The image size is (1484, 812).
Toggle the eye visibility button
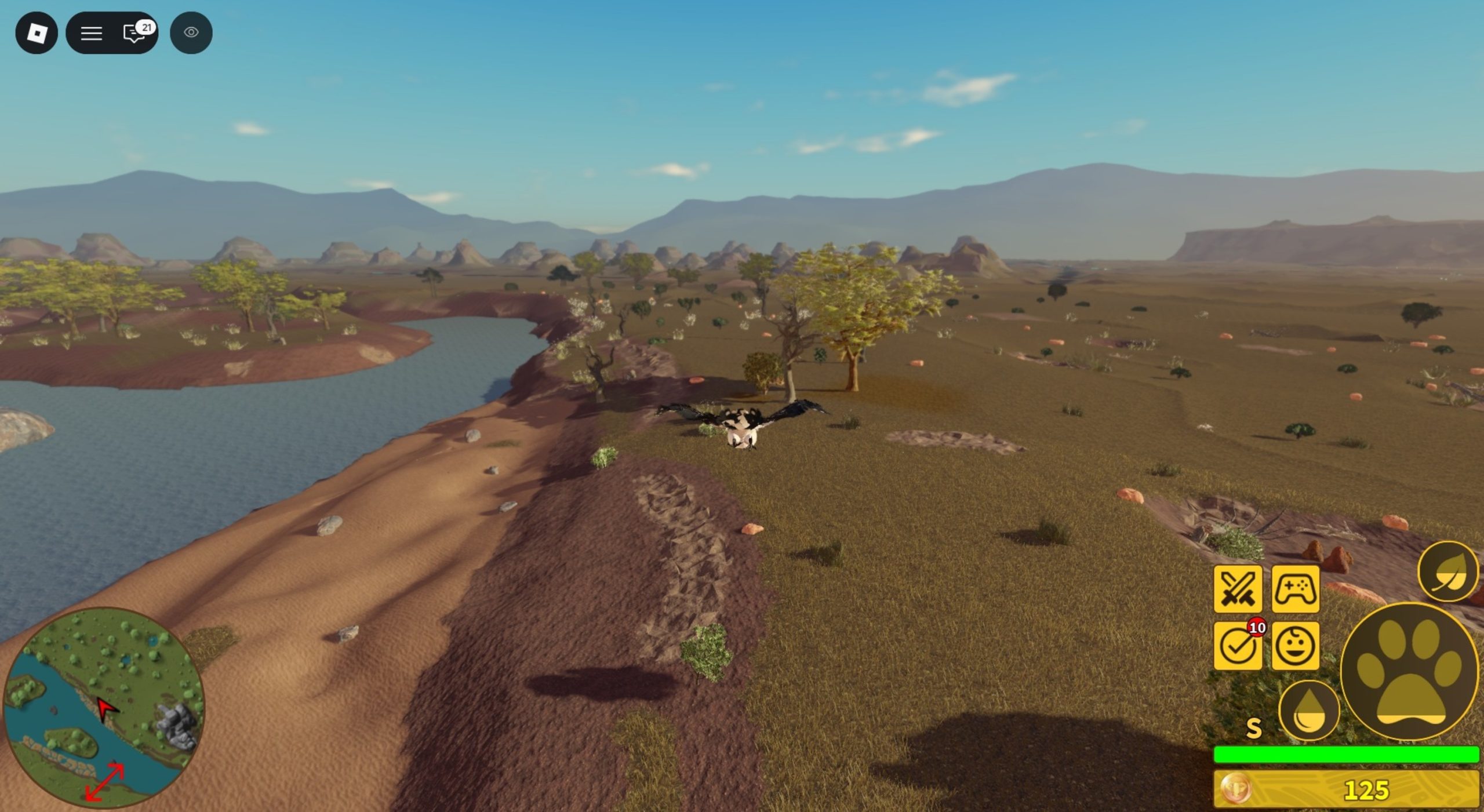tap(191, 33)
